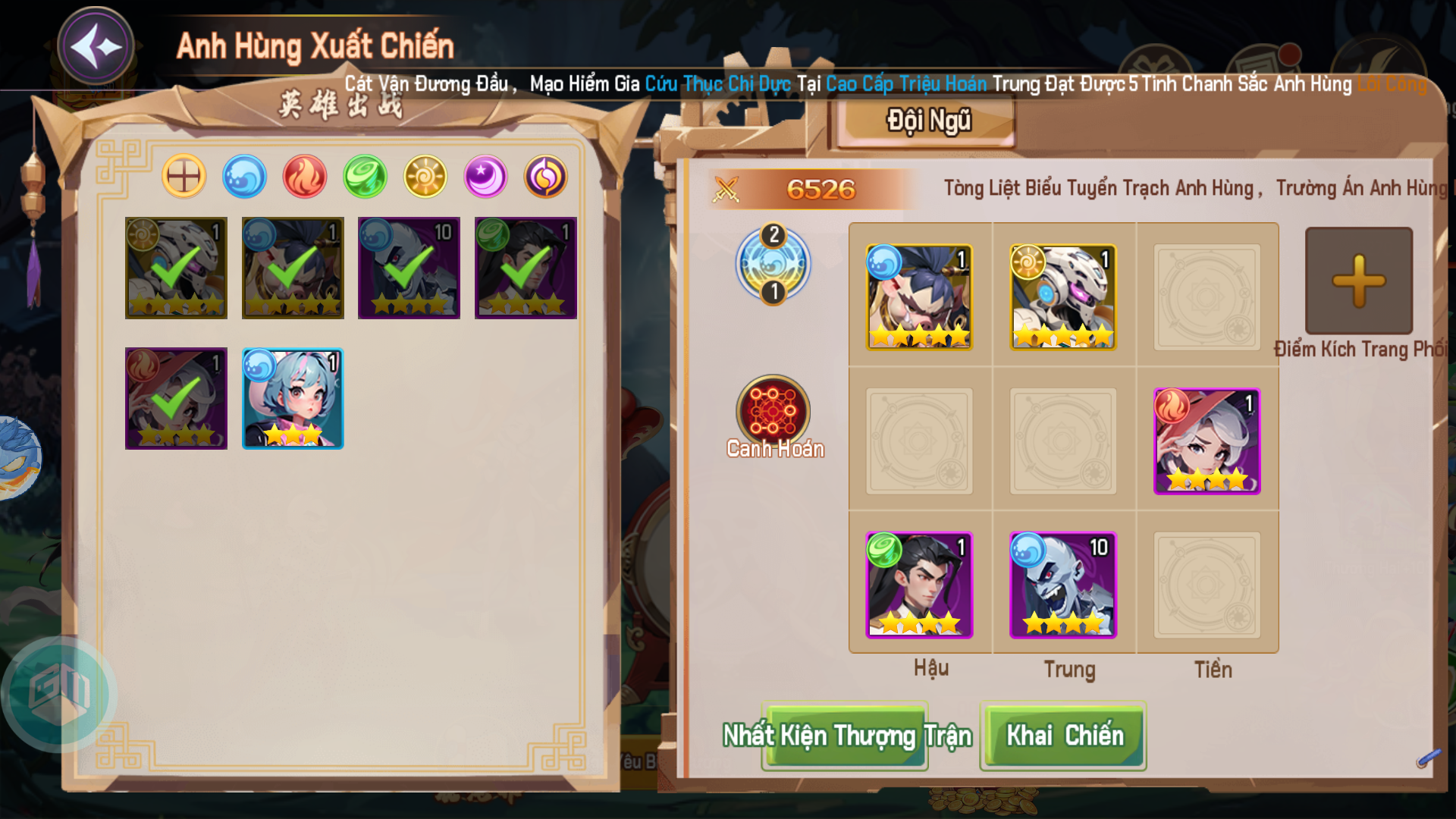The width and height of the screenshot is (1456, 819).
Task: Select the level 10 zombie hero in formation
Action: click(x=1062, y=585)
